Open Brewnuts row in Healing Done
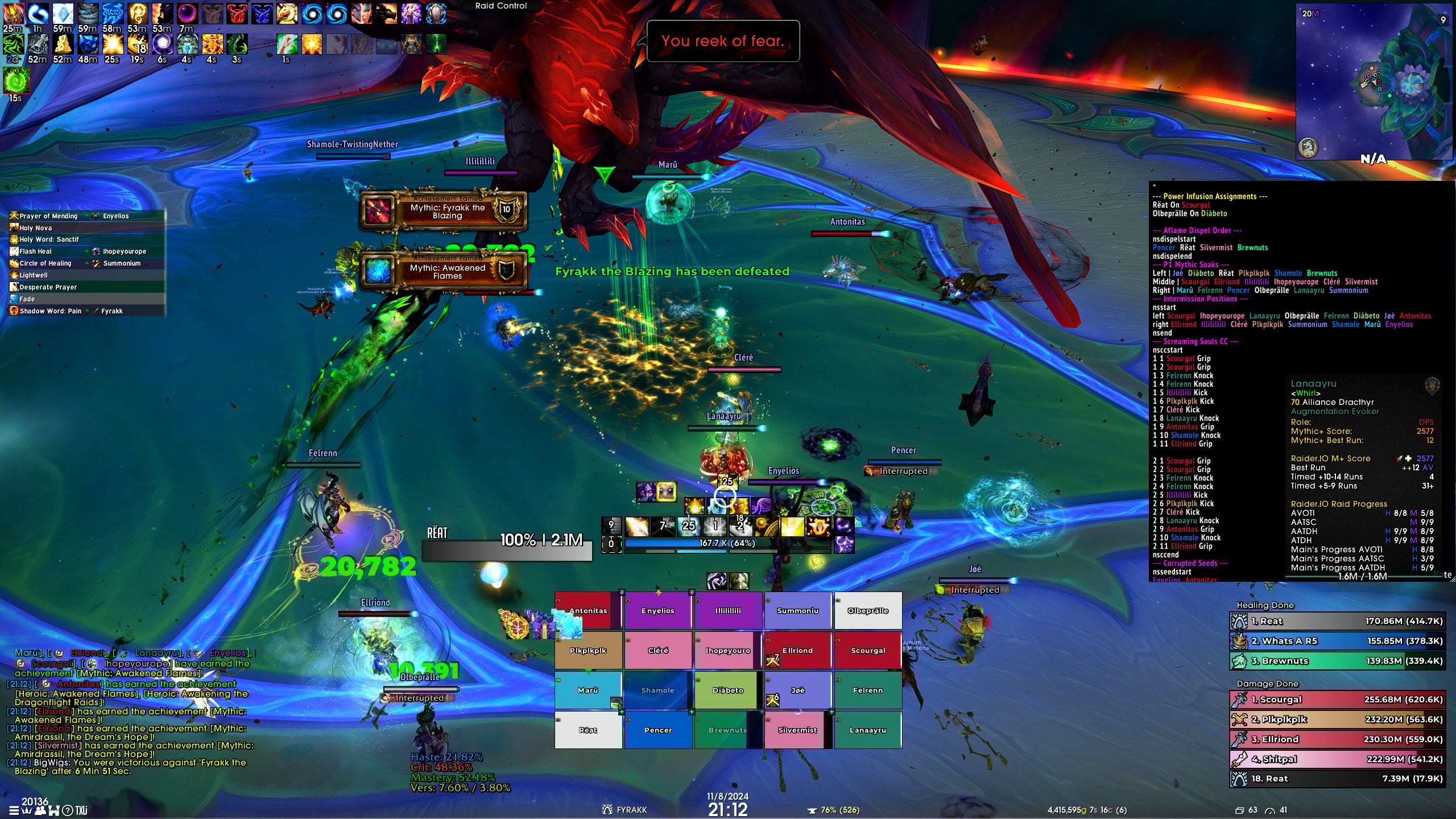The width and height of the screenshot is (1456, 819). point(1338,661)
